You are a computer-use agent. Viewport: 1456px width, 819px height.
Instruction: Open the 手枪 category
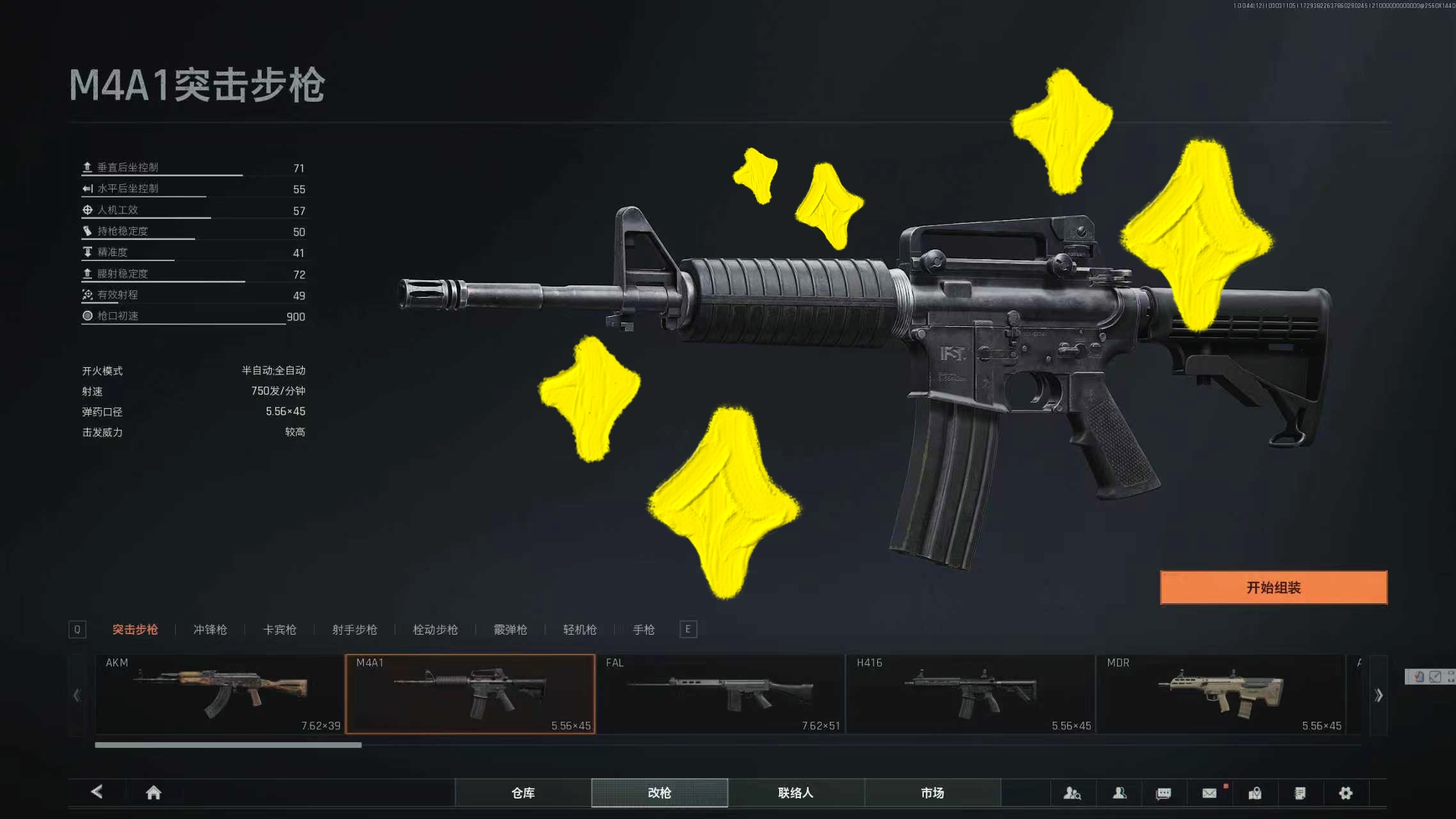click(x=644, y=630)
